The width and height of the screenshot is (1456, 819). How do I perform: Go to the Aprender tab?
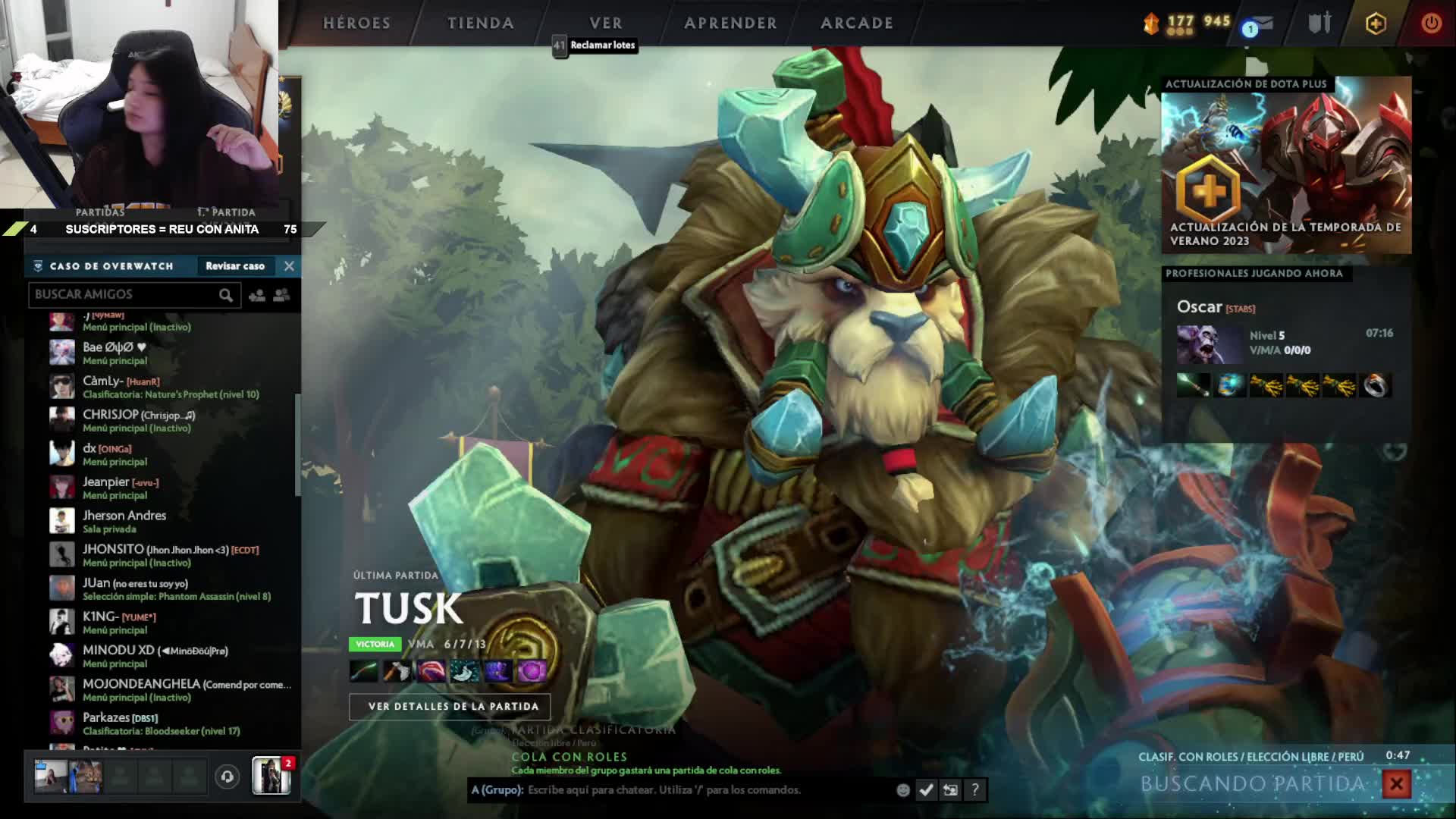[730, 24]
